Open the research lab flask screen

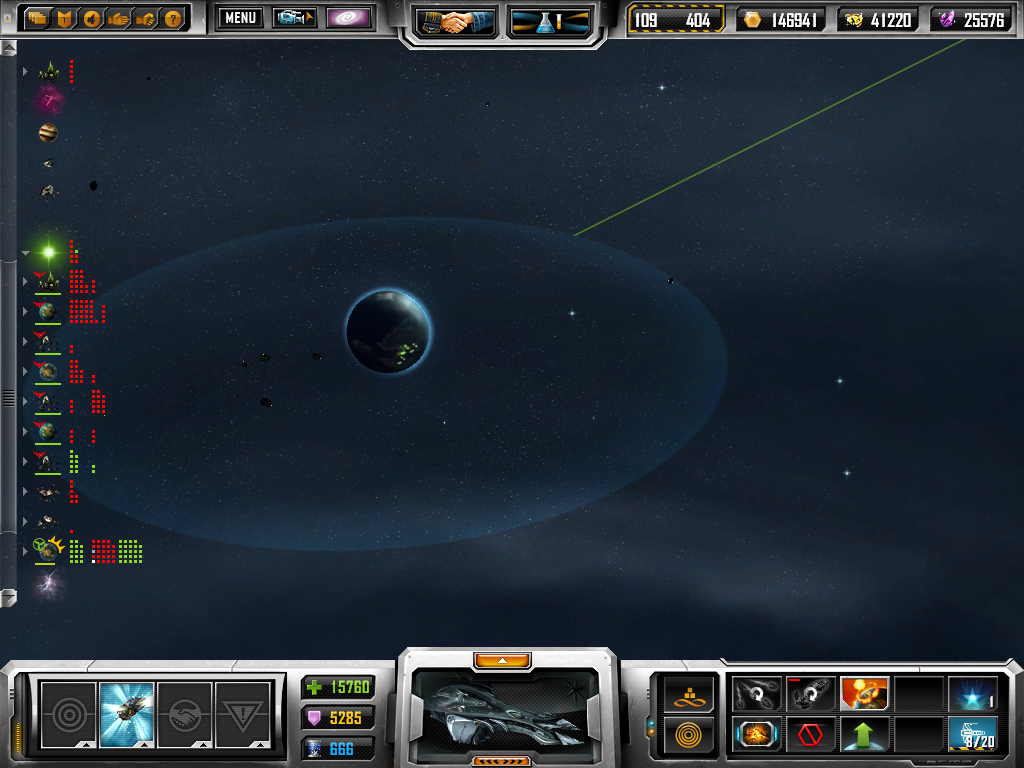pos(549,22)
